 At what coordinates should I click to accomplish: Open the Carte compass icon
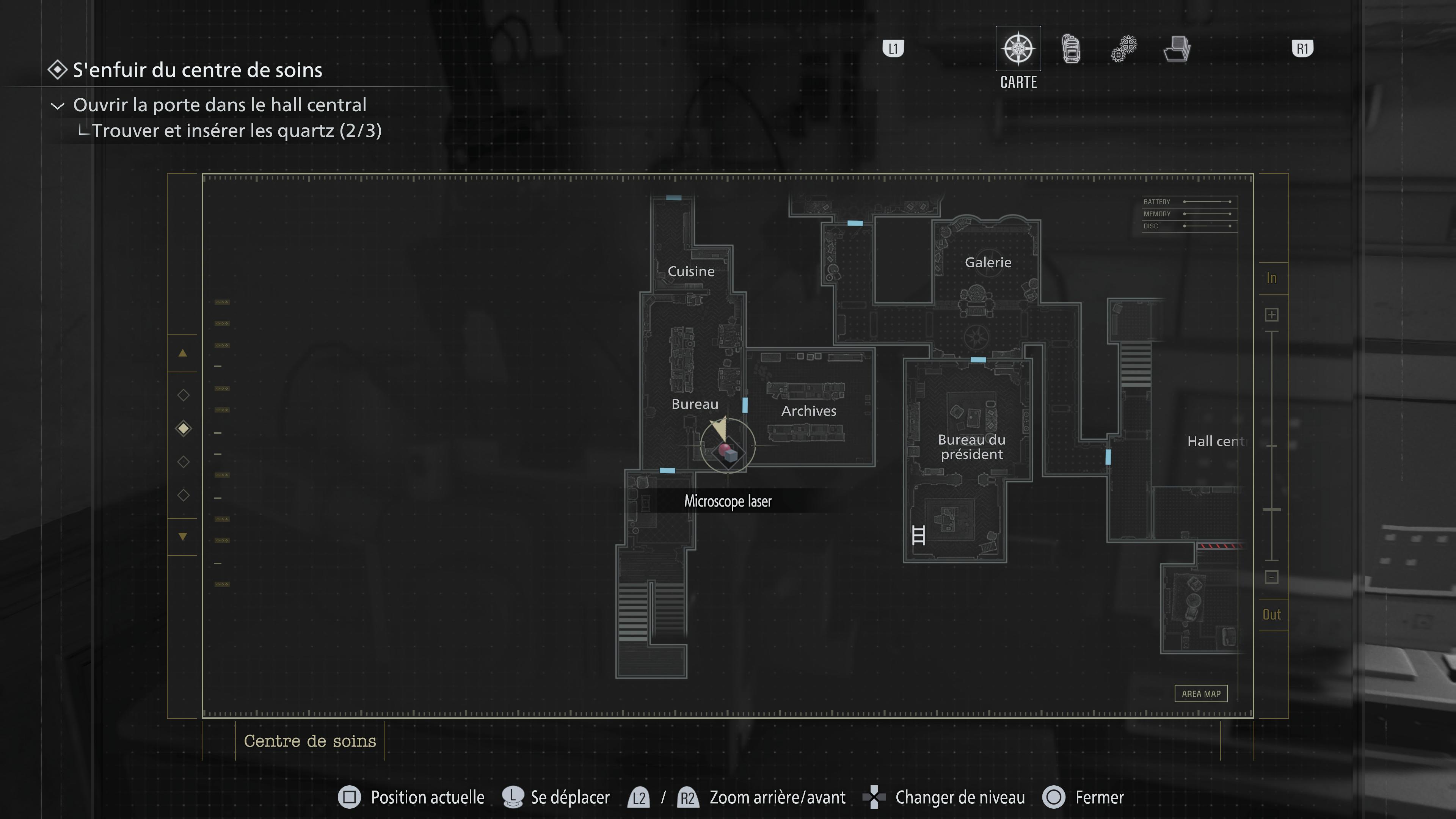(x=1018, y=49)
